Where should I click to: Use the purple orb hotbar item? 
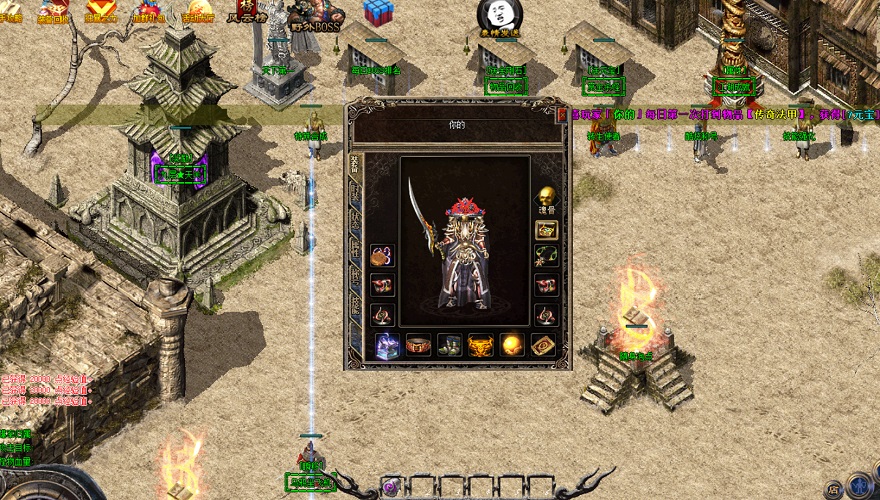[x=391, y=488]
